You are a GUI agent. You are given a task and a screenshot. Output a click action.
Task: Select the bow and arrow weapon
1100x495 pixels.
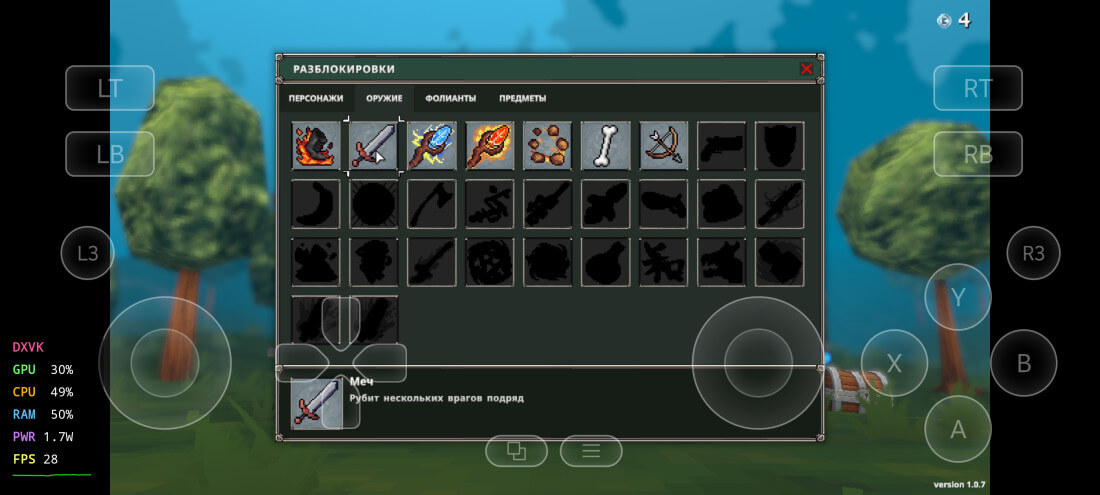(664, 146)
